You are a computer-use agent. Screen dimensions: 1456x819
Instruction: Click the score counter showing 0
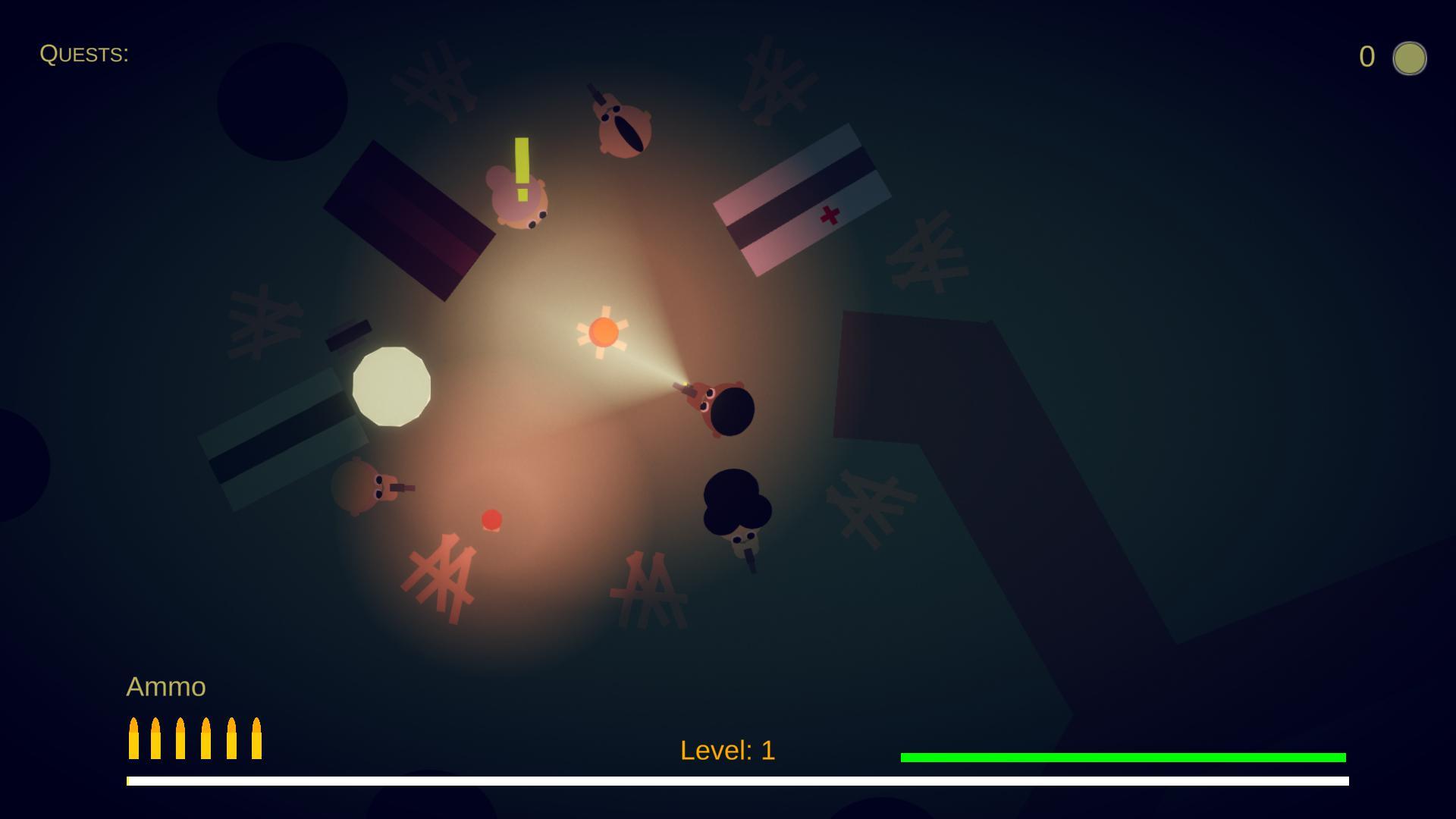tap(1367, 55)
